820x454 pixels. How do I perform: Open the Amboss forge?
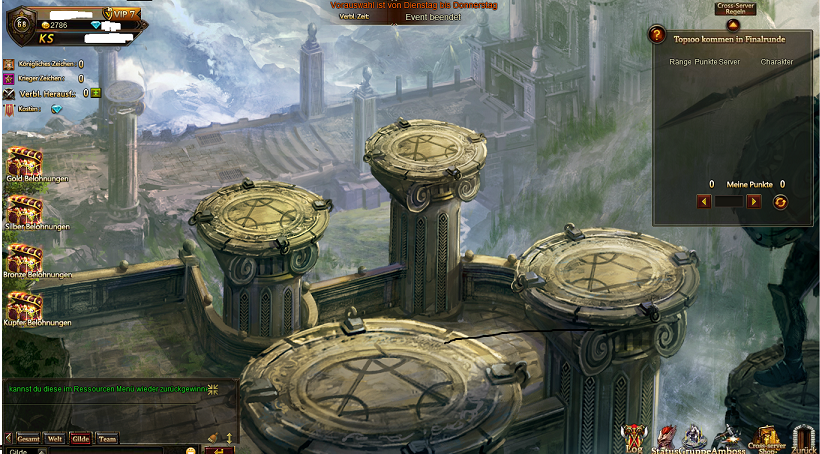coord(730,436)
